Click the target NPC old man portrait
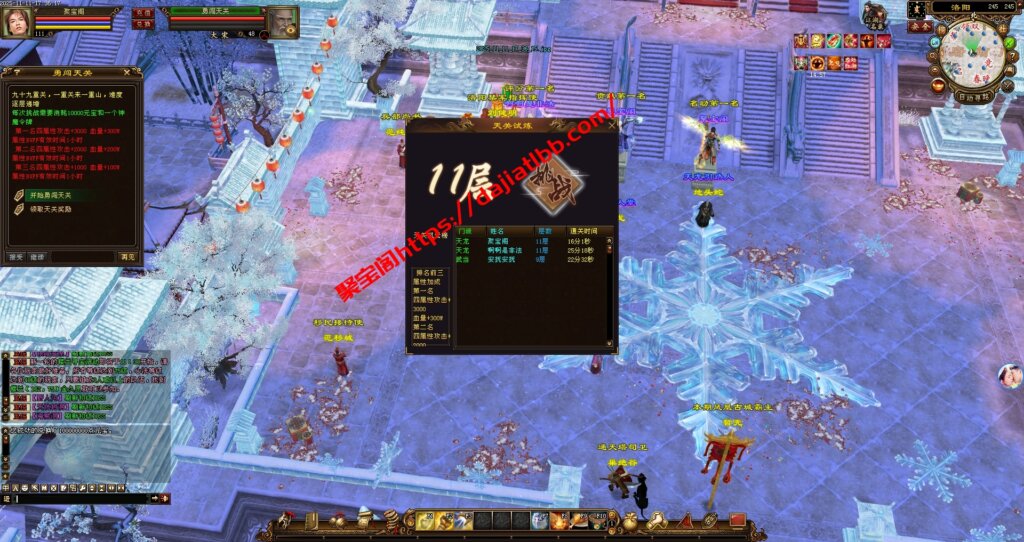The image size is (1024, 542). (283, 22)
